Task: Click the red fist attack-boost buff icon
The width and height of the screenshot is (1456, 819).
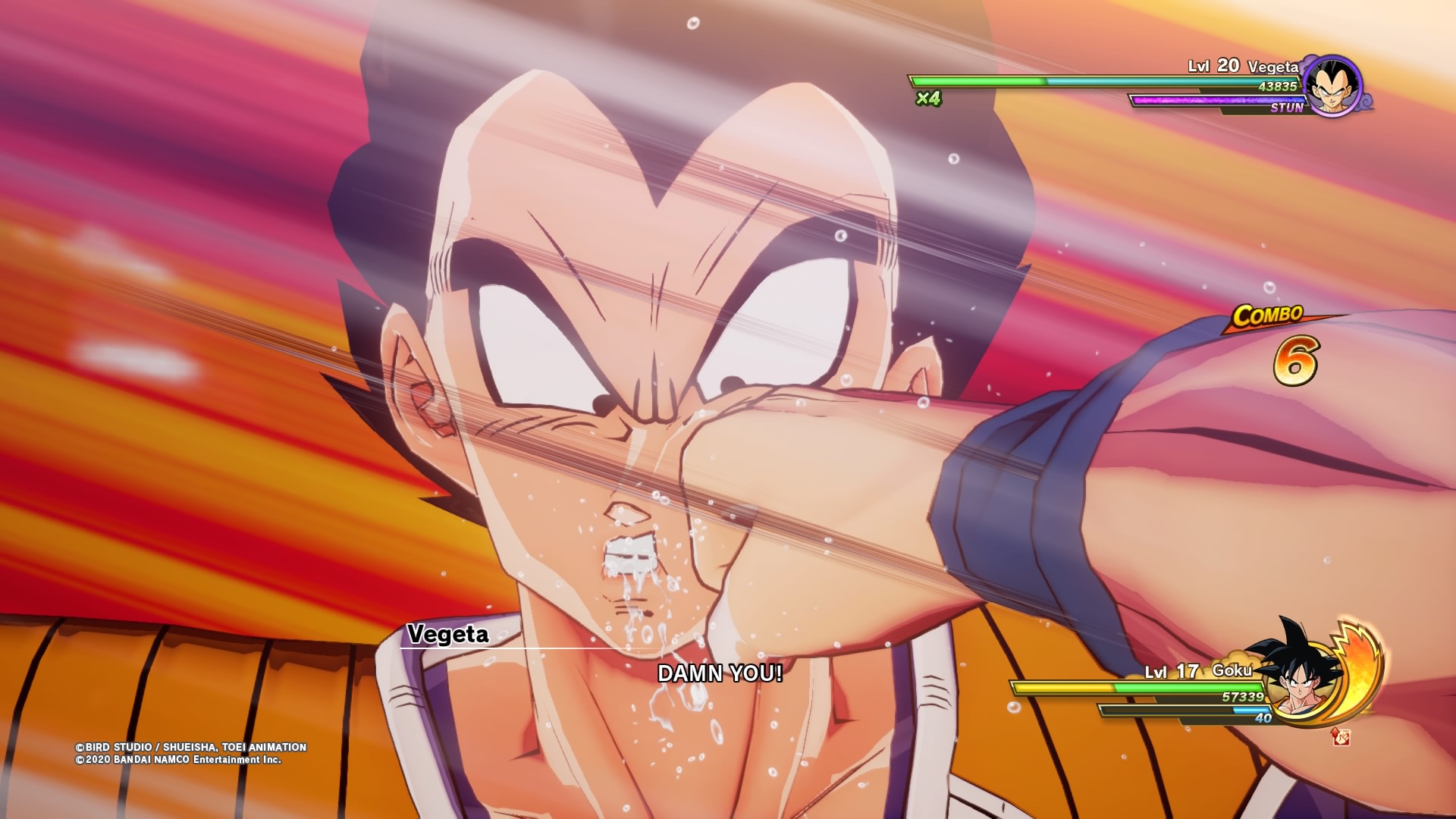Action: [x=1341, y=736]
